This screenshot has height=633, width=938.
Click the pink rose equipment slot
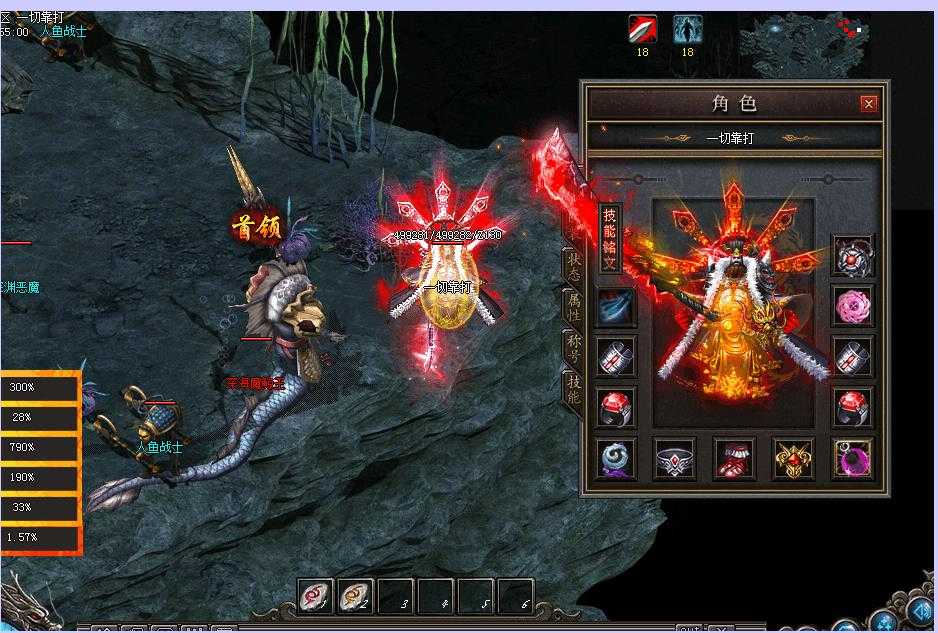tap(852, 307)
